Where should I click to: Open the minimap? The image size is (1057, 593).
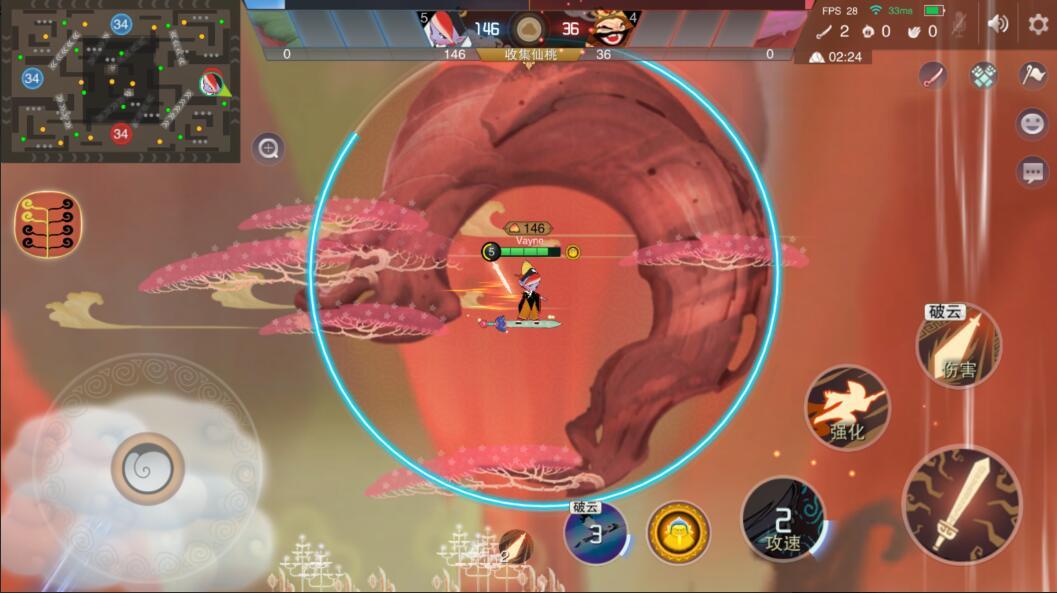[x=120, y=81]
